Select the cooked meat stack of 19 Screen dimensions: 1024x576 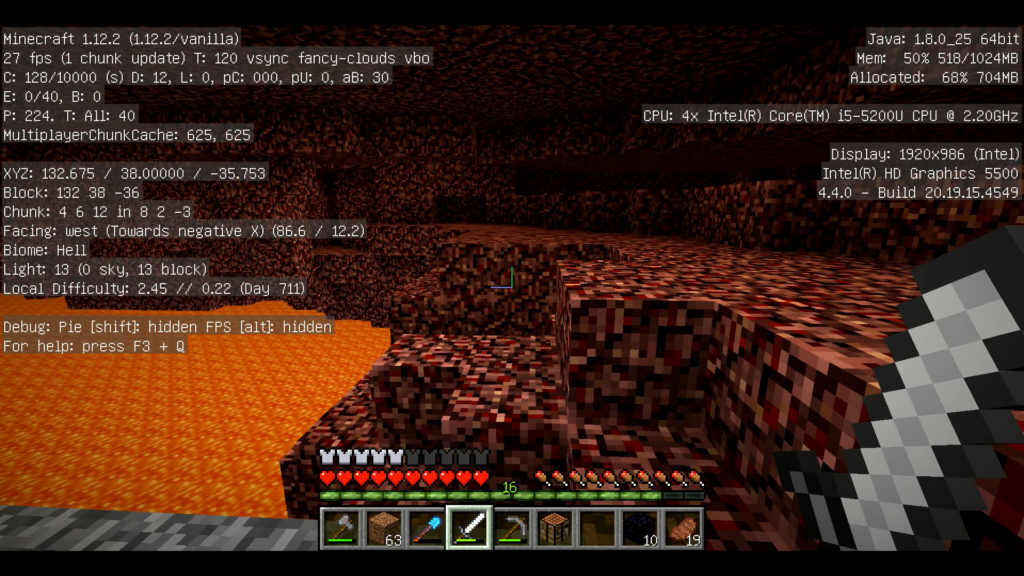pos(683,528)
